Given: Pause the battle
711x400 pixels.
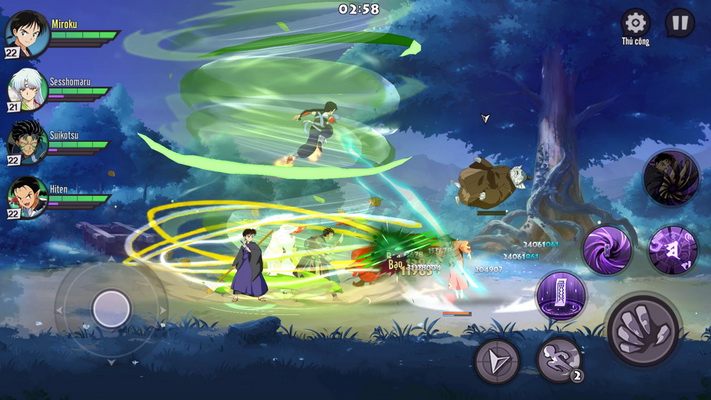Looking at the screenshot, I should [680, 22].
